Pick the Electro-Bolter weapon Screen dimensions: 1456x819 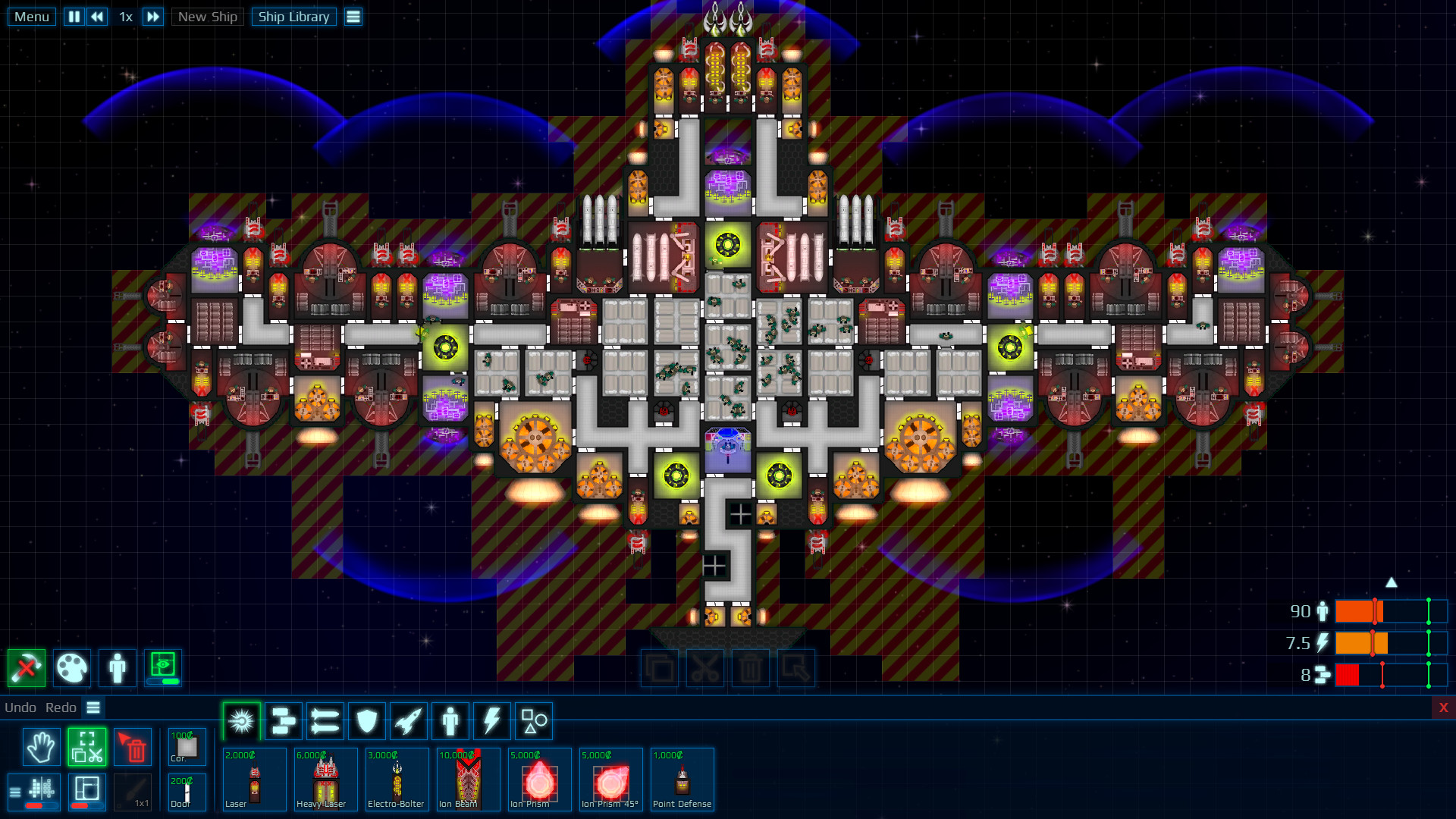pos(397,780)
